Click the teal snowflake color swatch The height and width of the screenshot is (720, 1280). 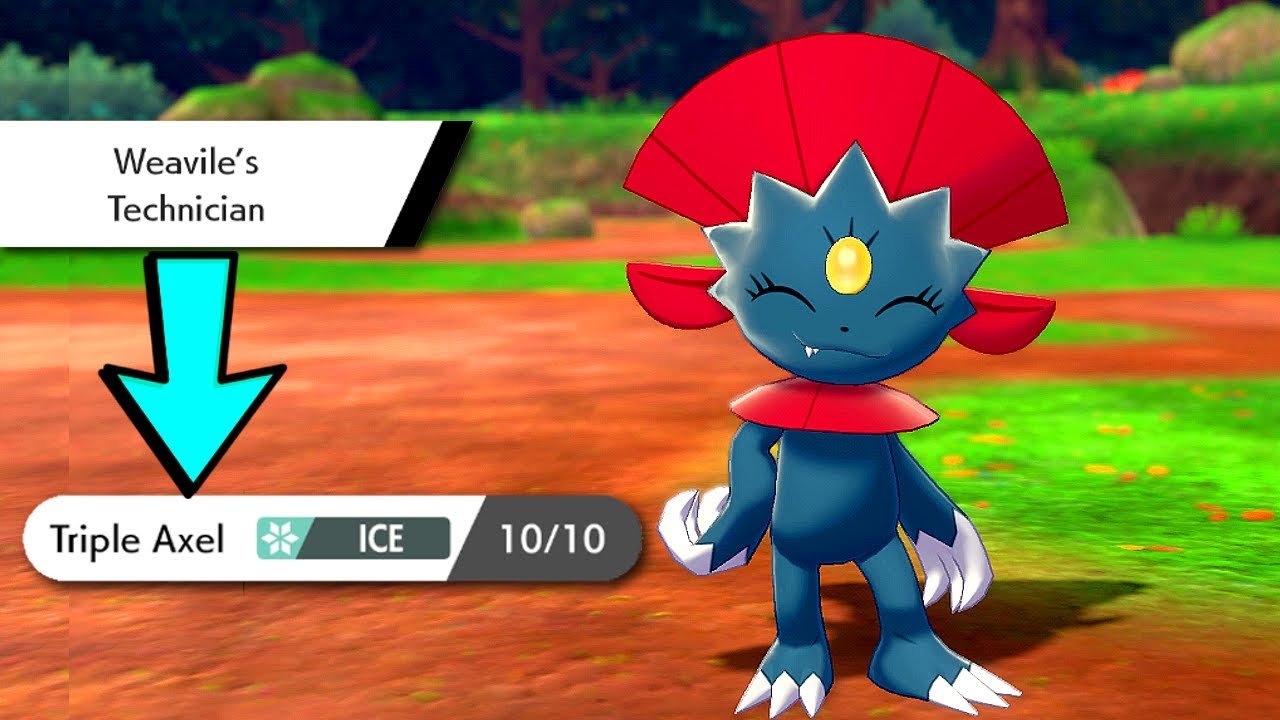pos(276,539)
